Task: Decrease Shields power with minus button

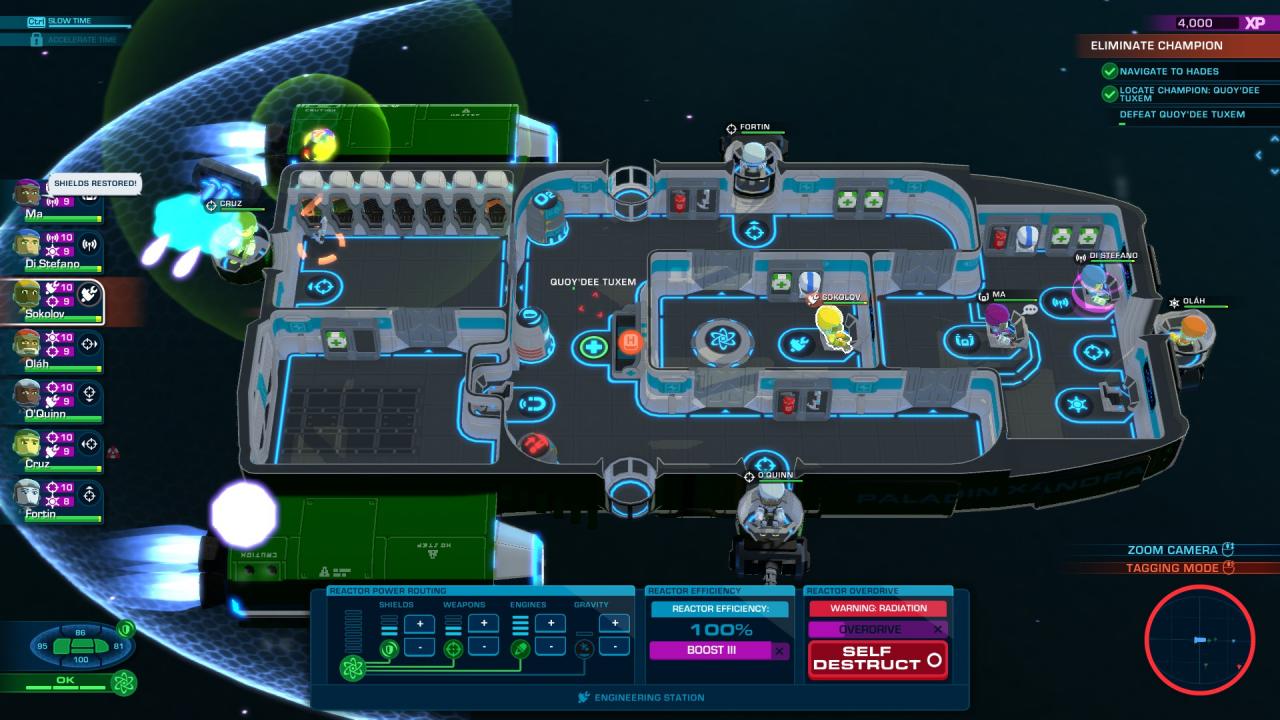Action: [419, 647]
